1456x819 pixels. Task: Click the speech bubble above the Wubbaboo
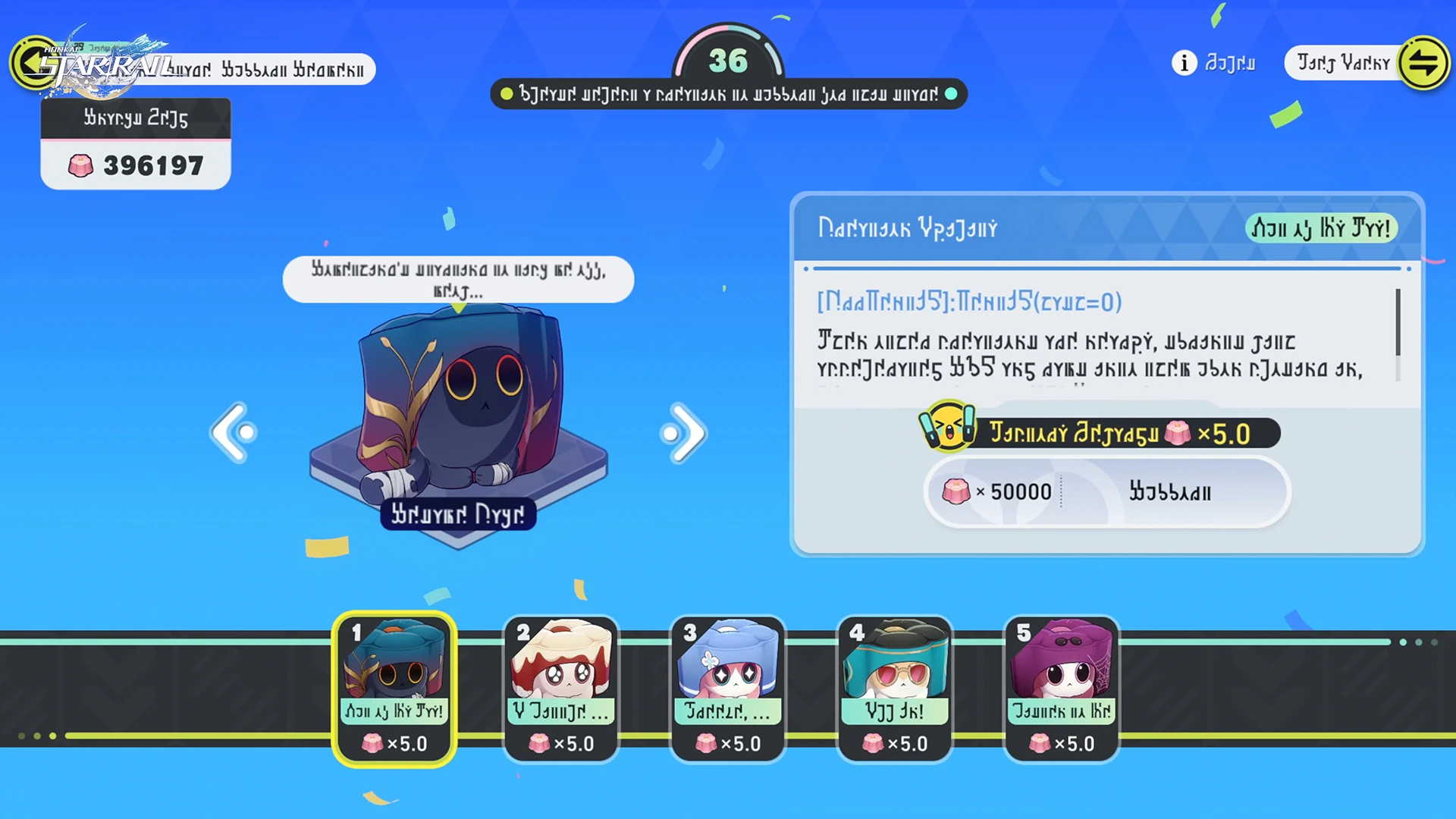(458, 279)
